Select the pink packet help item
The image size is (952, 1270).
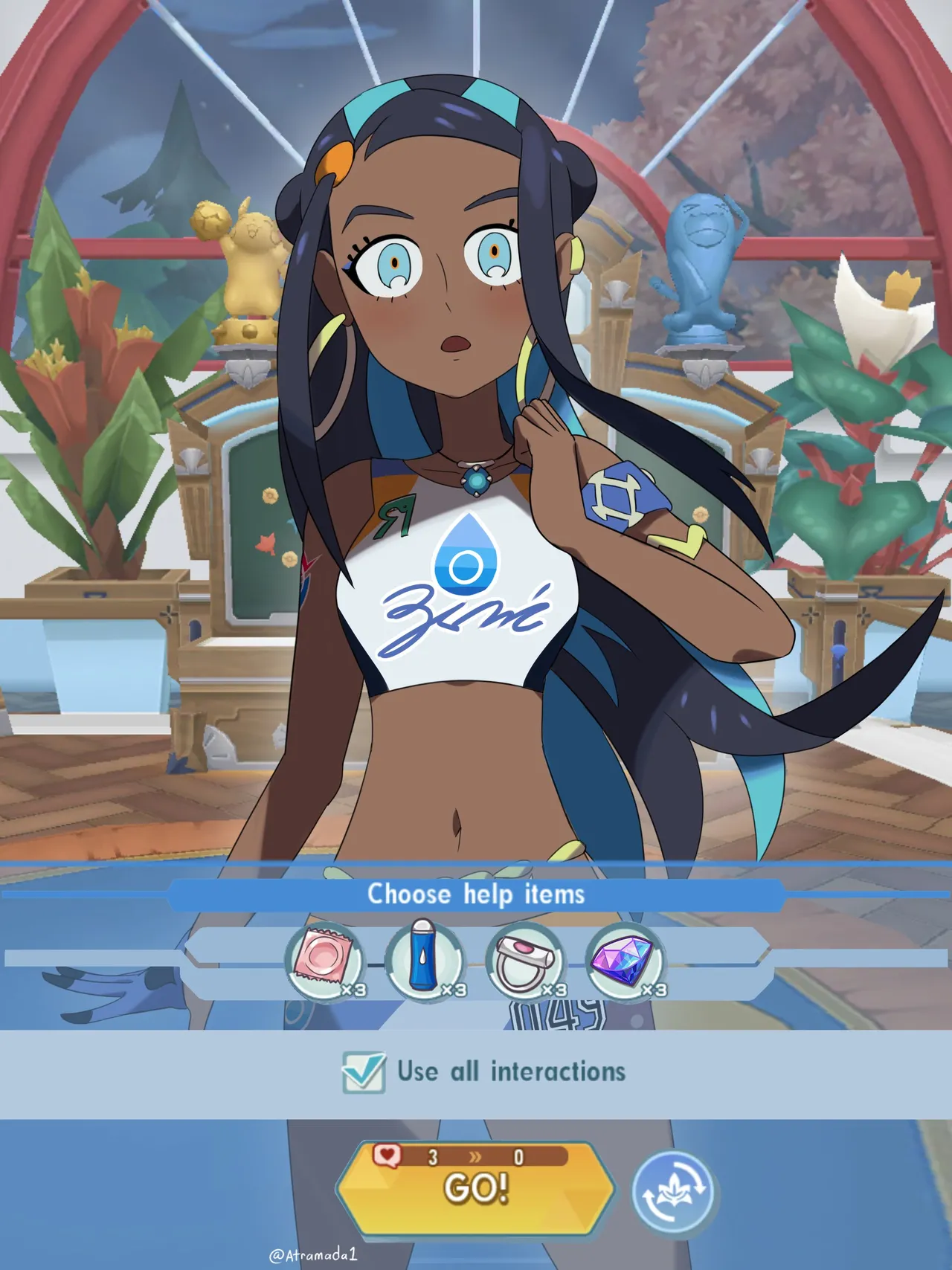coord(325,961)
